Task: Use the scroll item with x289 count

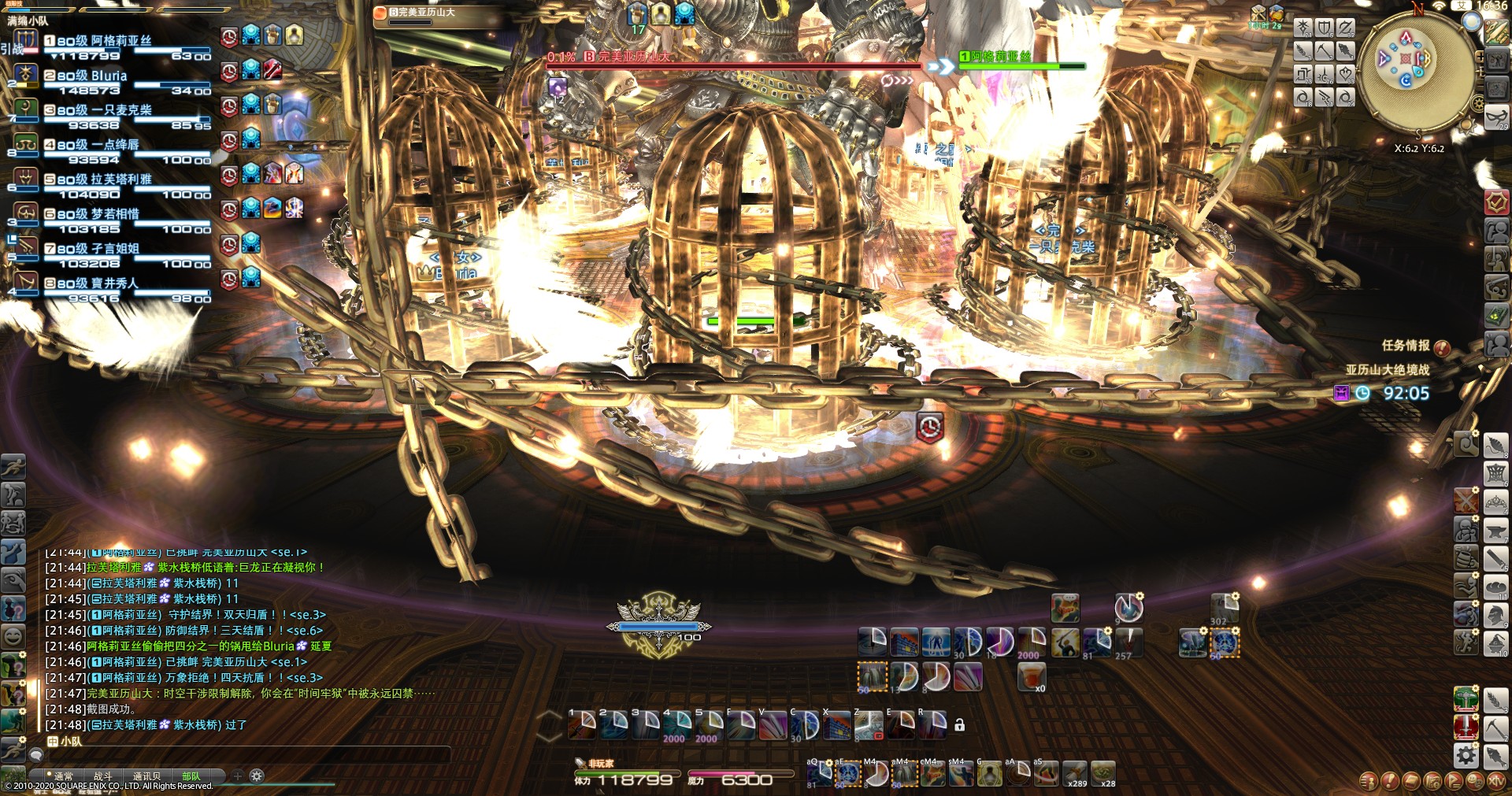Action: pyautogui.click(x=1075, y=773)
